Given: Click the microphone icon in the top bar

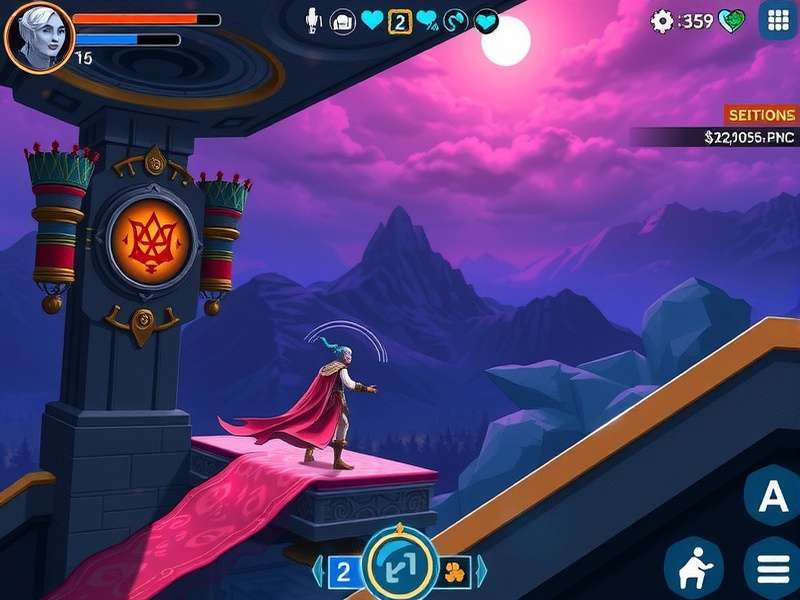Looking at the screenshot, I should coord(313,20).
